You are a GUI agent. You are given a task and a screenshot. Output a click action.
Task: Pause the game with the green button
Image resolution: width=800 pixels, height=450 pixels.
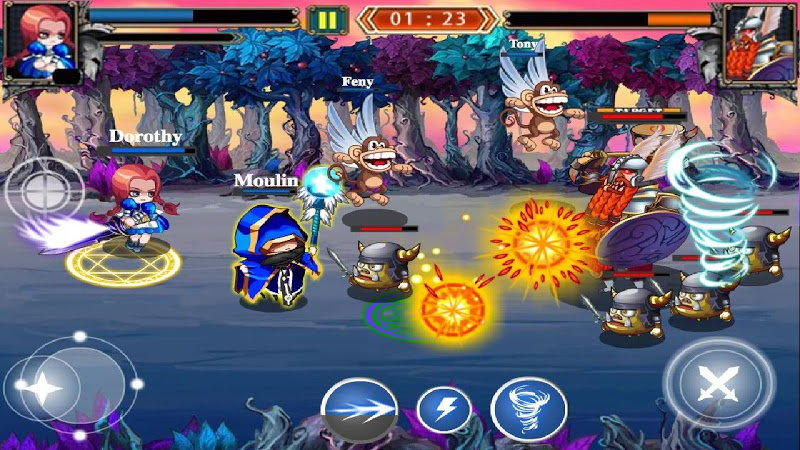pos(326,19)
